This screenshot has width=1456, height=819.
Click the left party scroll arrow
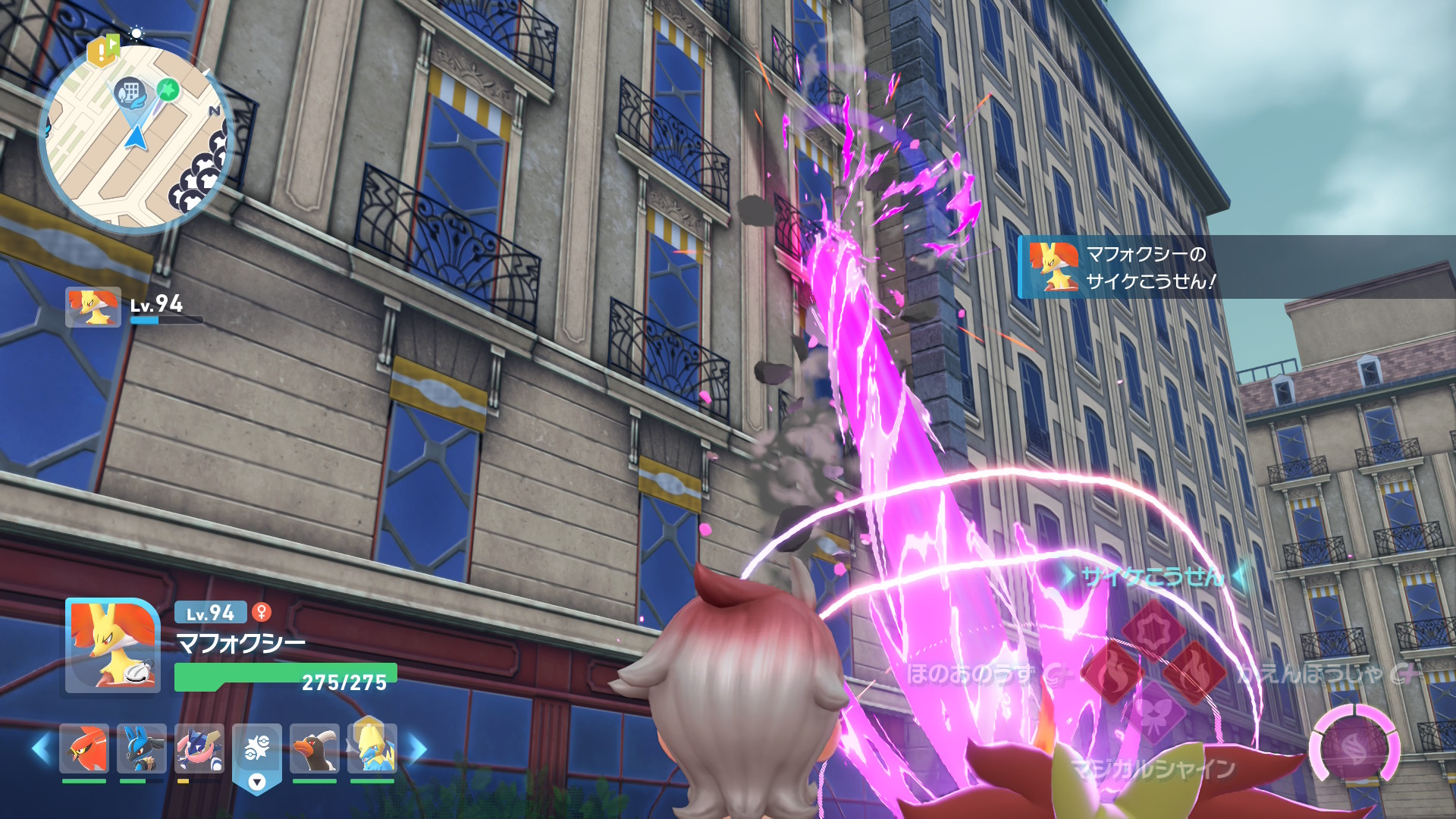pyautogui.click(x=42, y=748)
